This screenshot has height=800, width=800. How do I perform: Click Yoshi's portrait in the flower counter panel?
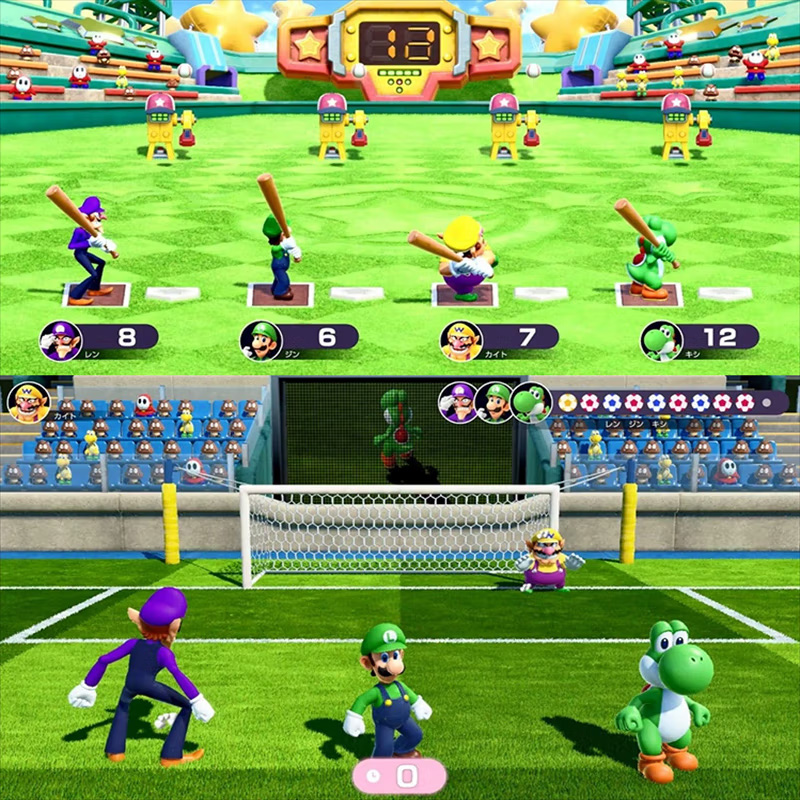click(x=530, y=402)
